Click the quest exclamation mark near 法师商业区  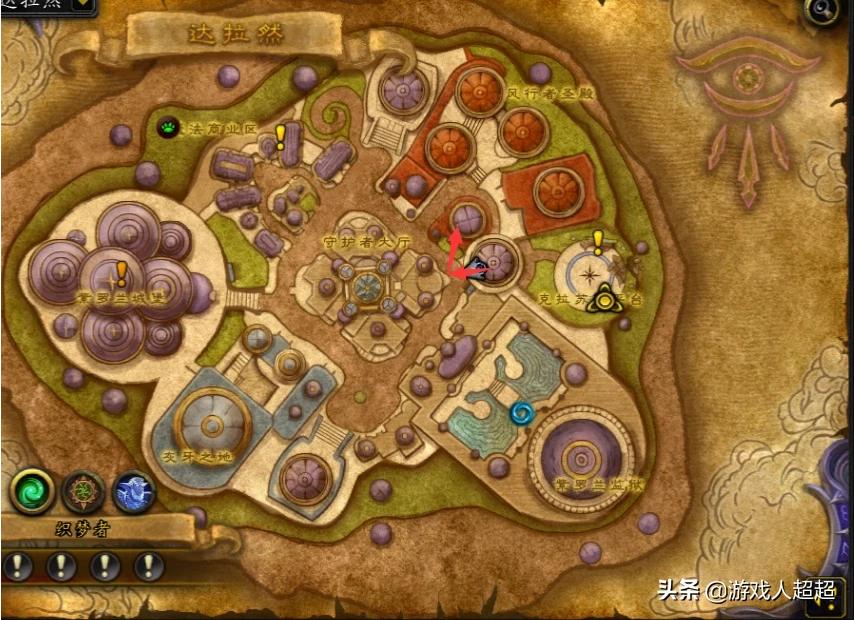tap(281, 136)
